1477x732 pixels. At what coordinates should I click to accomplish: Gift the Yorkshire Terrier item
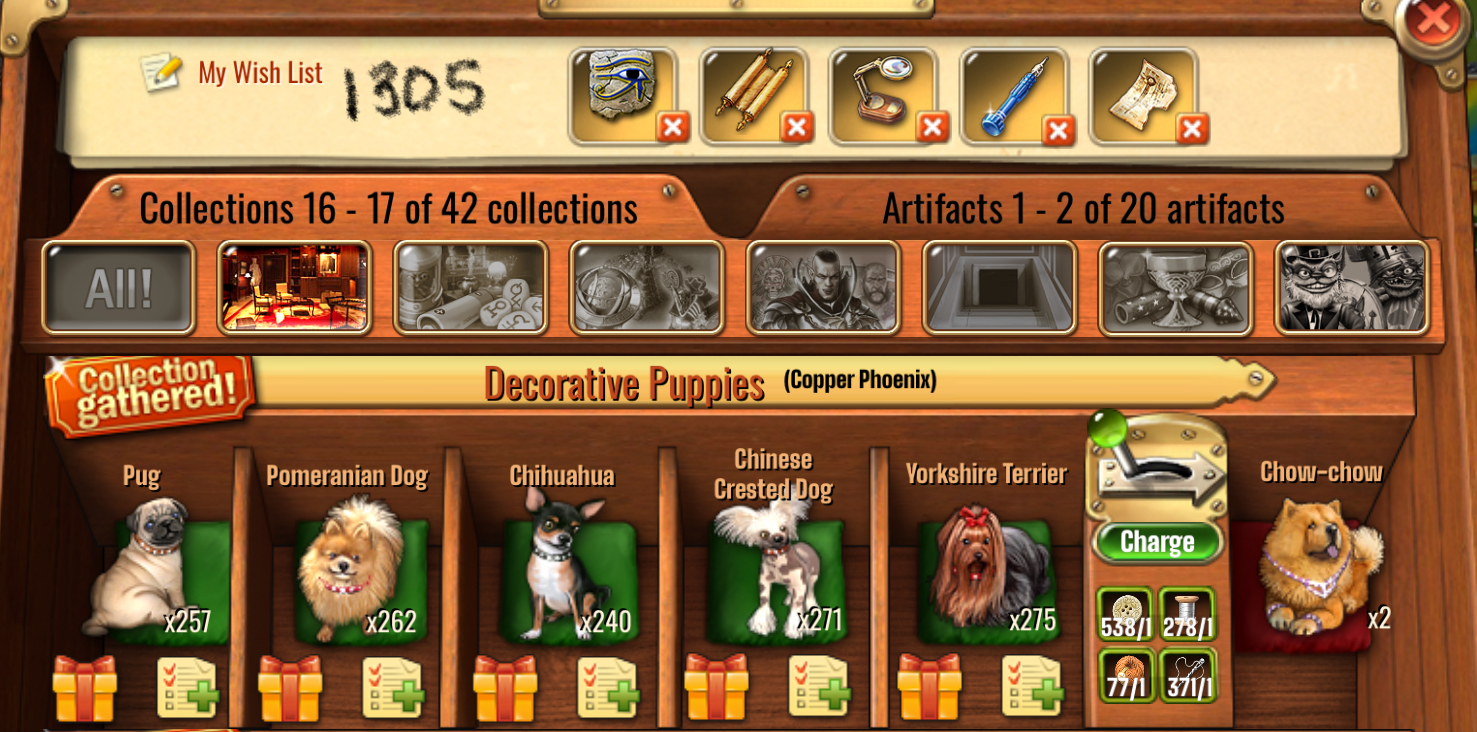[929, 687]
